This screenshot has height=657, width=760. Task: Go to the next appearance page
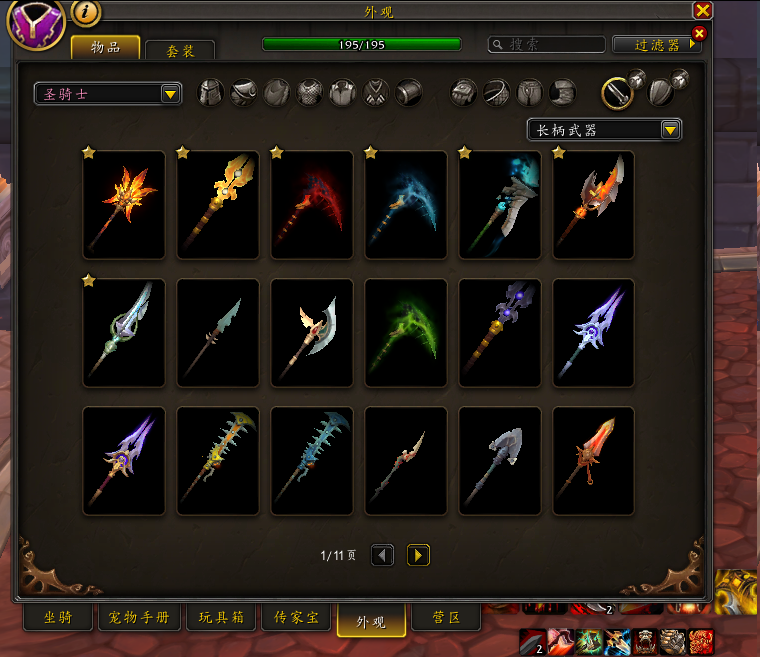click(x=418, y=554)
